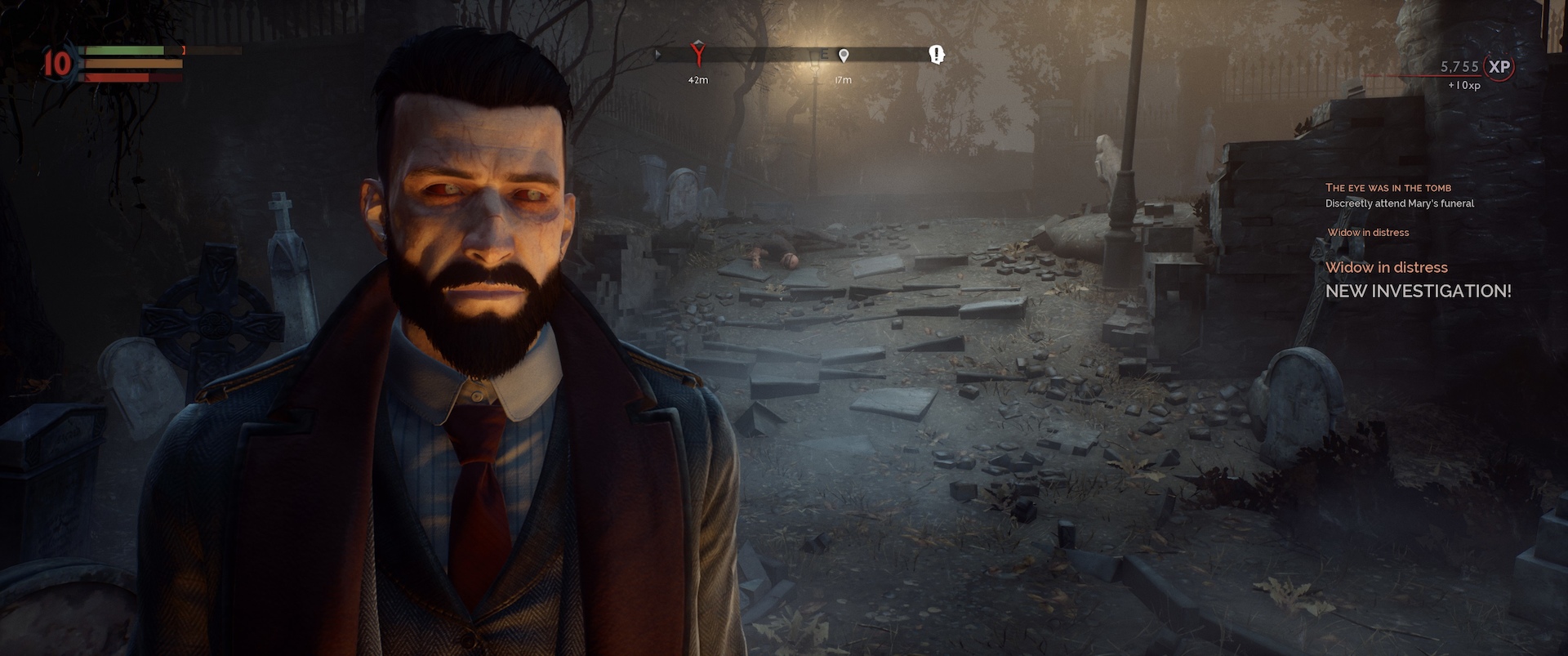Open the XP badge icon
This screenshot has width=1568, height=656.
(x=1499, y=67)
